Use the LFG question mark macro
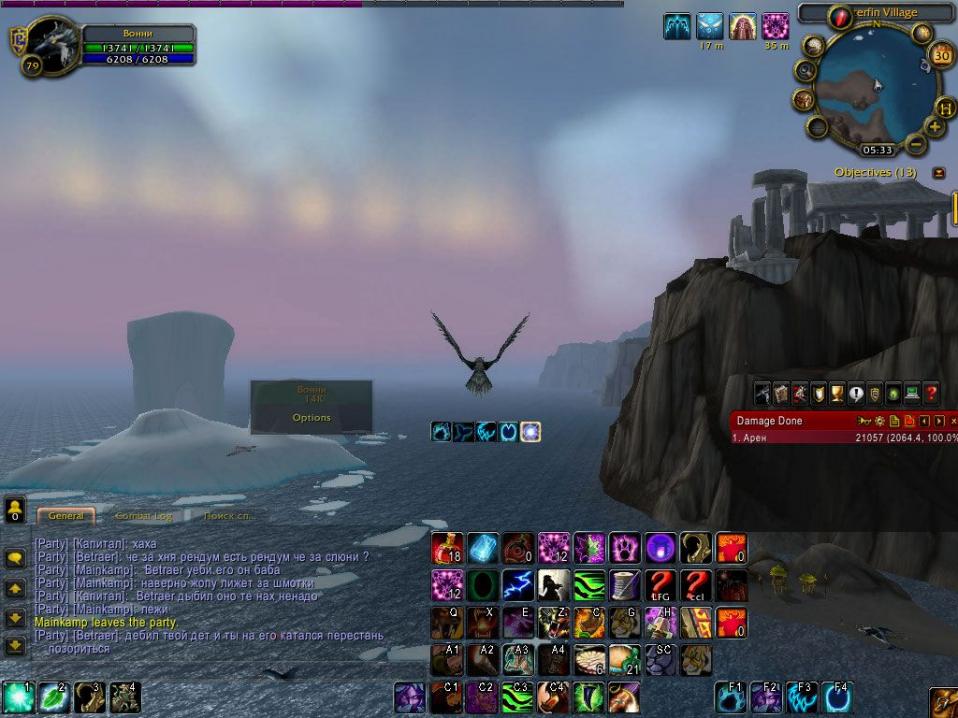Screen dimensions: 958x718 pyautogui.click(x=659, y=585)
